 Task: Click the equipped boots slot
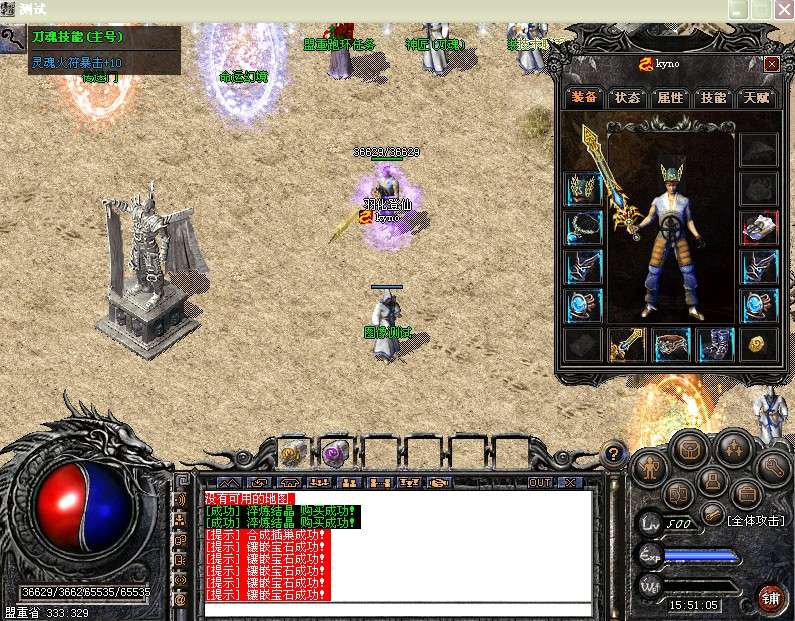tap(715, 345)
